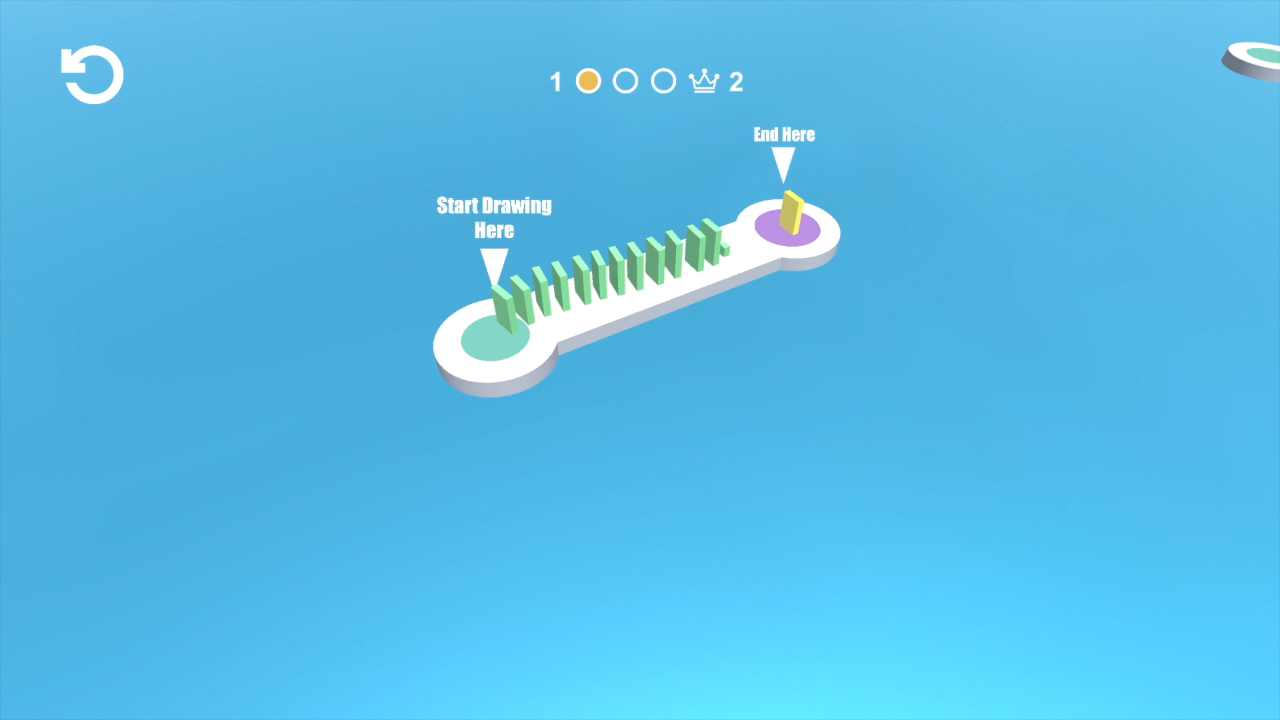Image resolution: width=1280 pixels, height=720 pixels.
Task: Click the End Here label
Action: pyautogui.click(x=784, y=134)
